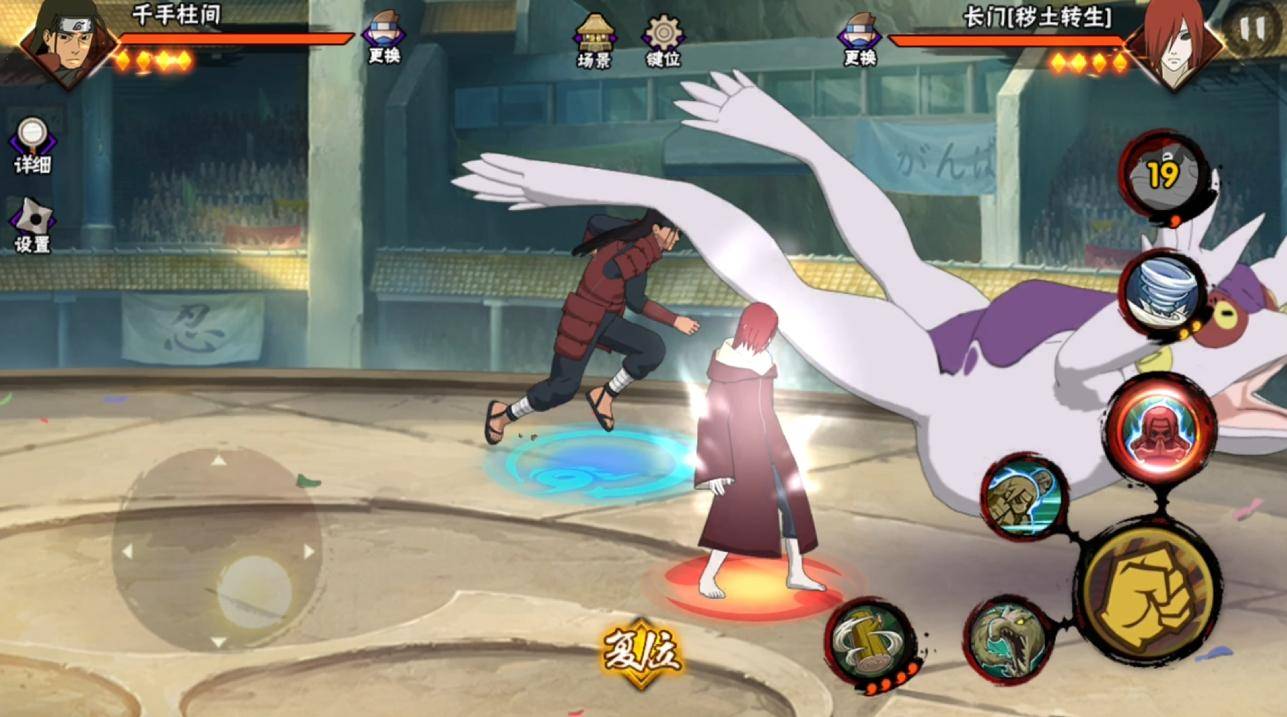
Task: Open the 设置 shuriken settings
Action: point(32,225)
